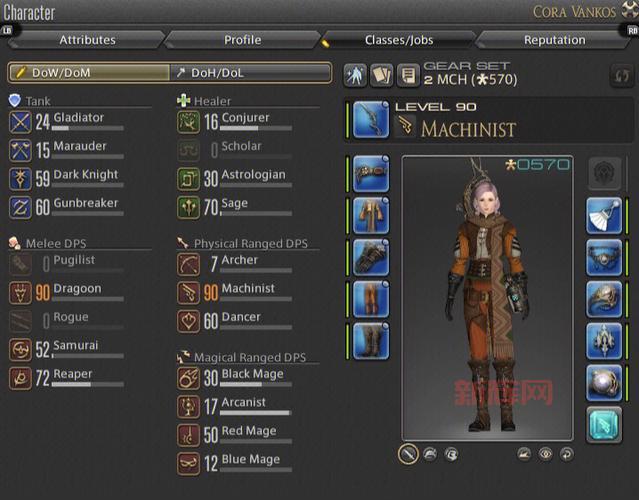Switch to DoH/DoL classes
639x500 pixels.
click(x=250, y=73)
